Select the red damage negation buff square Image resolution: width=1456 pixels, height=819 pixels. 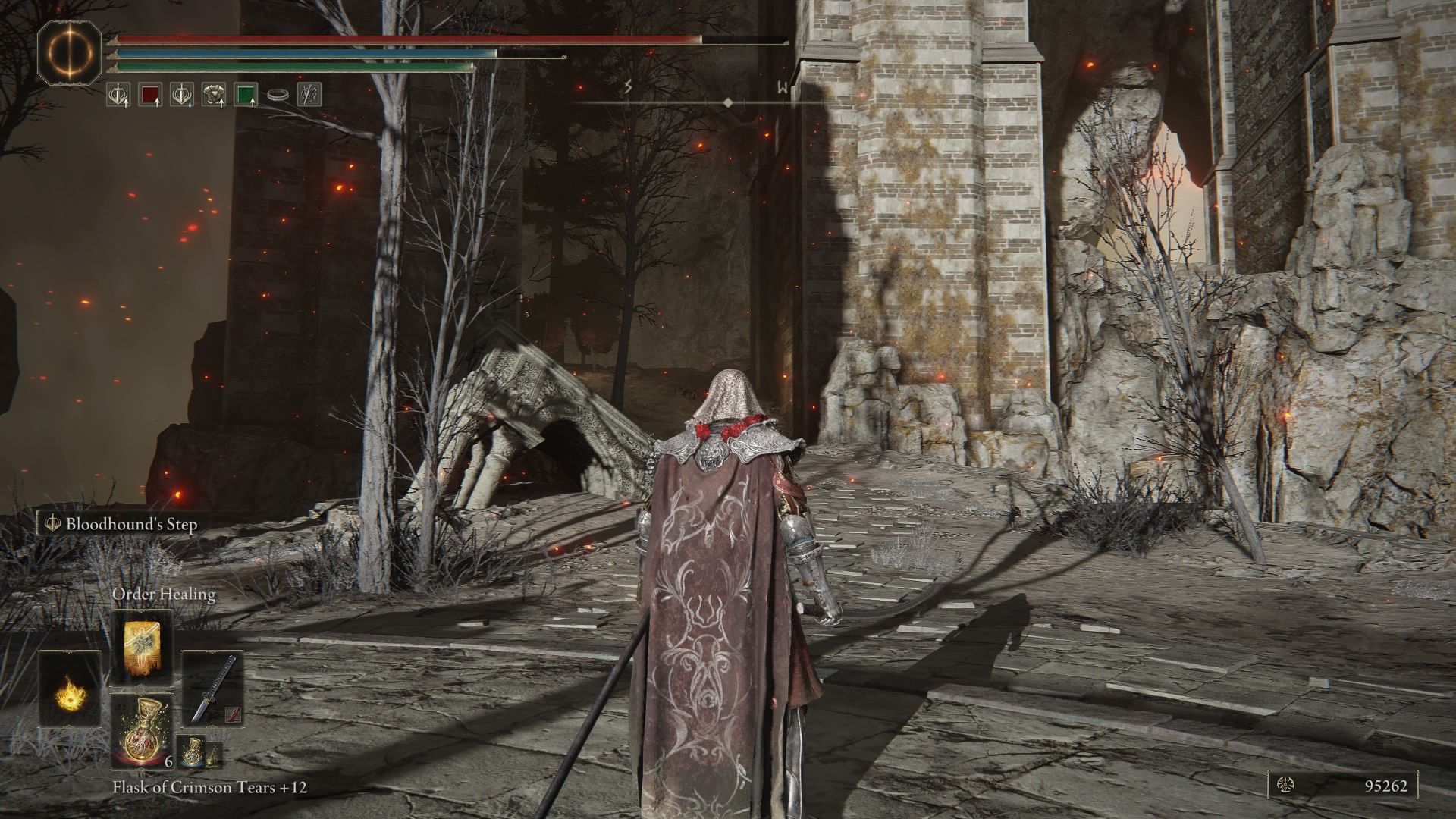[150, 96]
